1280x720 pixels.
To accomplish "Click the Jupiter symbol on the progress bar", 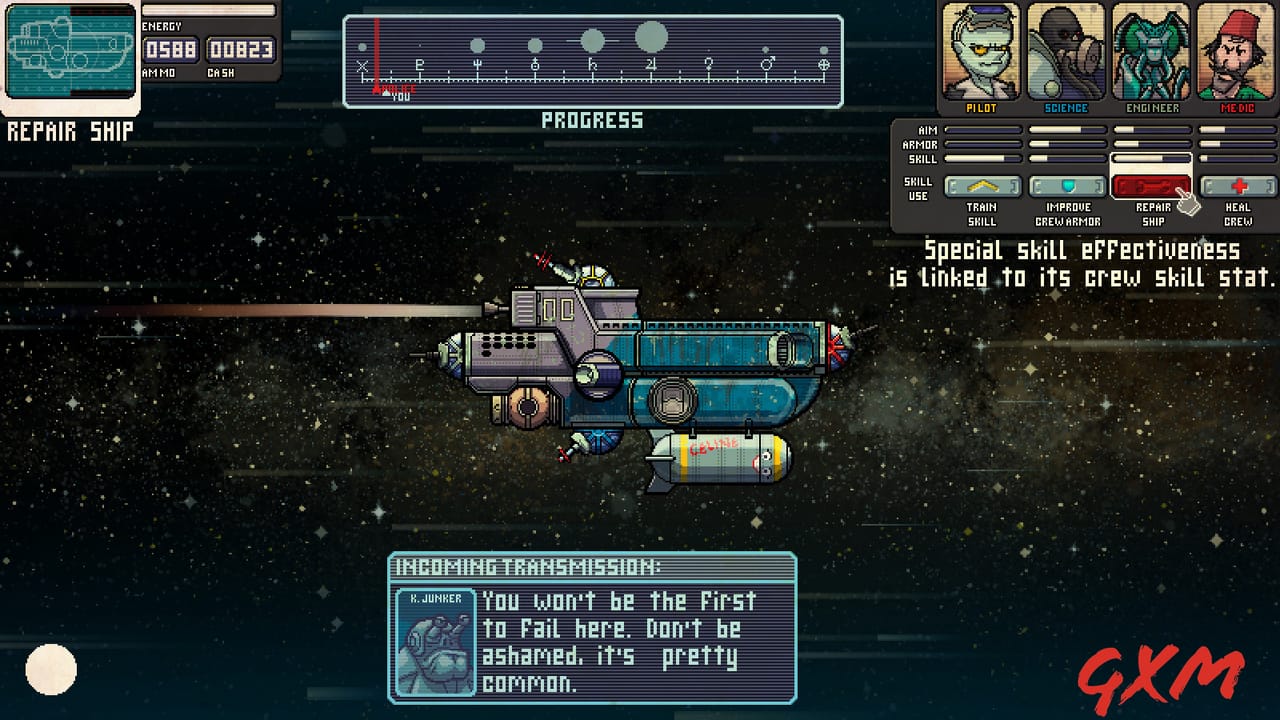I will pyautogui.click(x=650, y=63).
